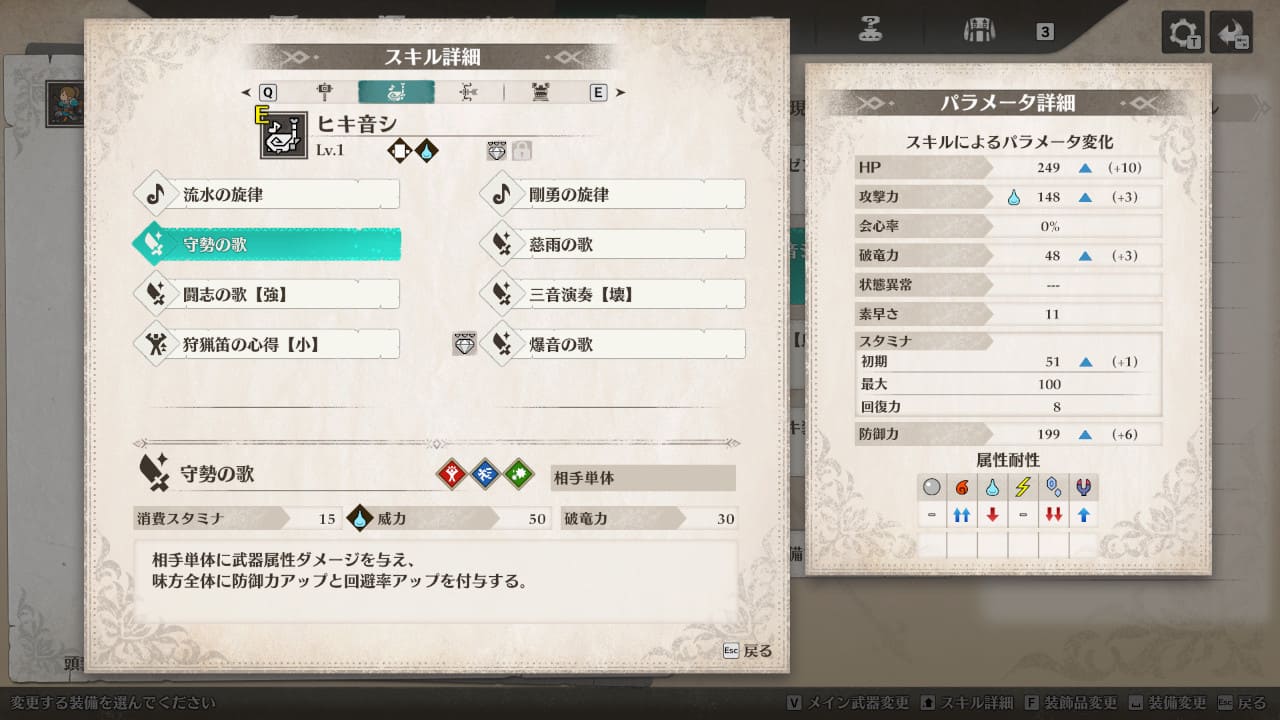Select the 慈雨の歌 skill
This screenshot has width=1280, height=720.
[x=612, y=245]
